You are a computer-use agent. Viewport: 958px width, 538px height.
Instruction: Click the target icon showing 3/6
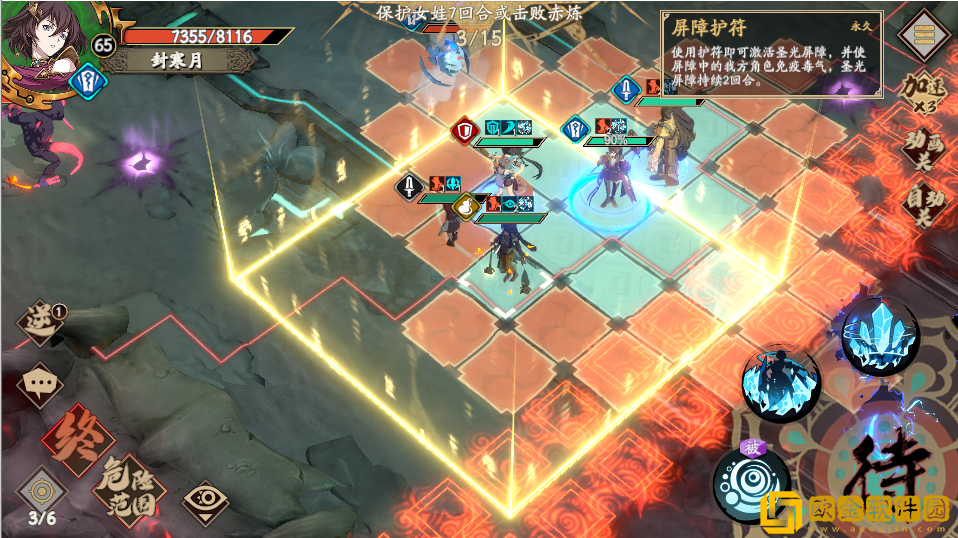41,495
